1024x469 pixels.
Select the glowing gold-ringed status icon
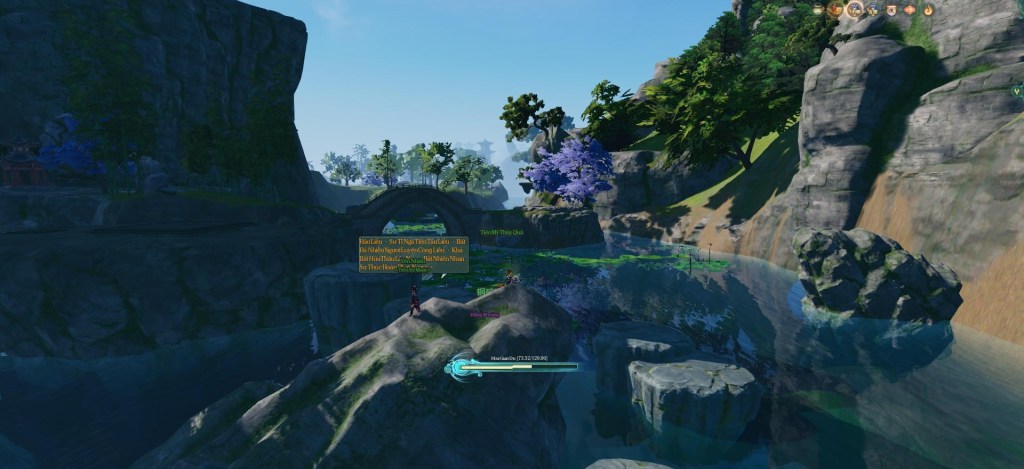pos(855,9)
